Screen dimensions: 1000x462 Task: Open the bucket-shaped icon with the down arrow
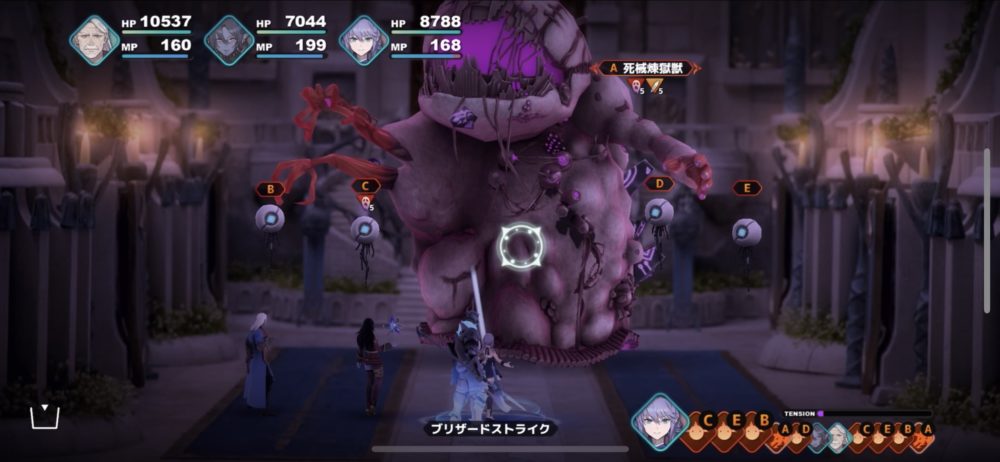pos(45,416)
